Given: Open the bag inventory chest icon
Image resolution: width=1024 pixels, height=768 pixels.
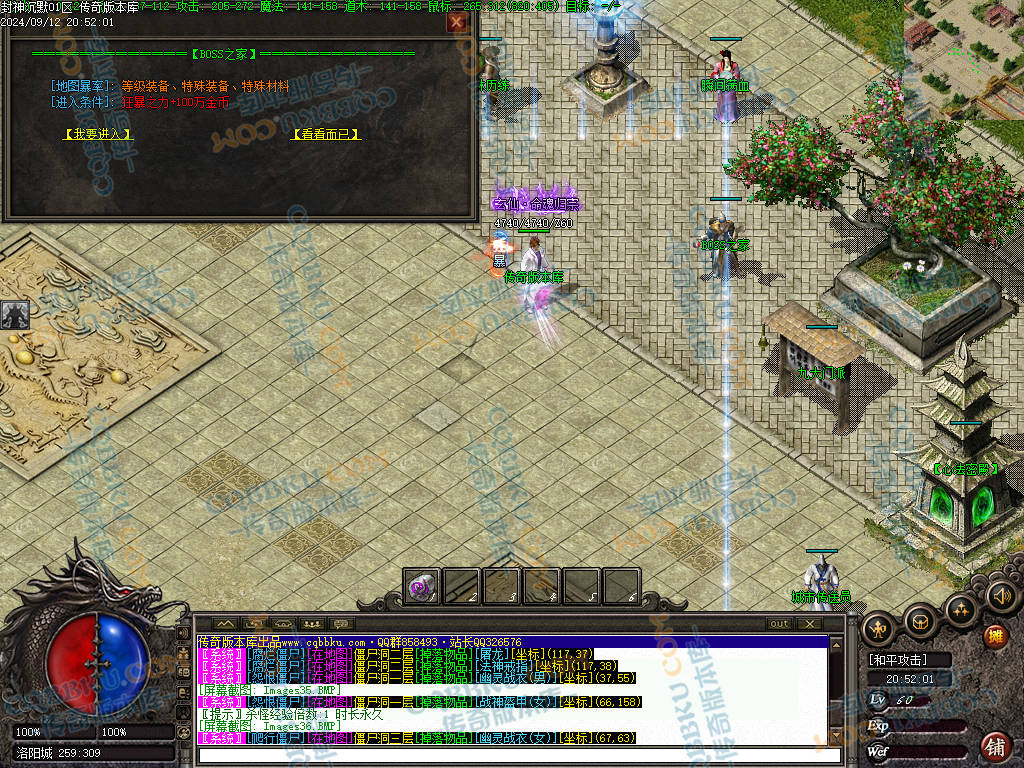Looking at the screenshot, I should (920, 620).
